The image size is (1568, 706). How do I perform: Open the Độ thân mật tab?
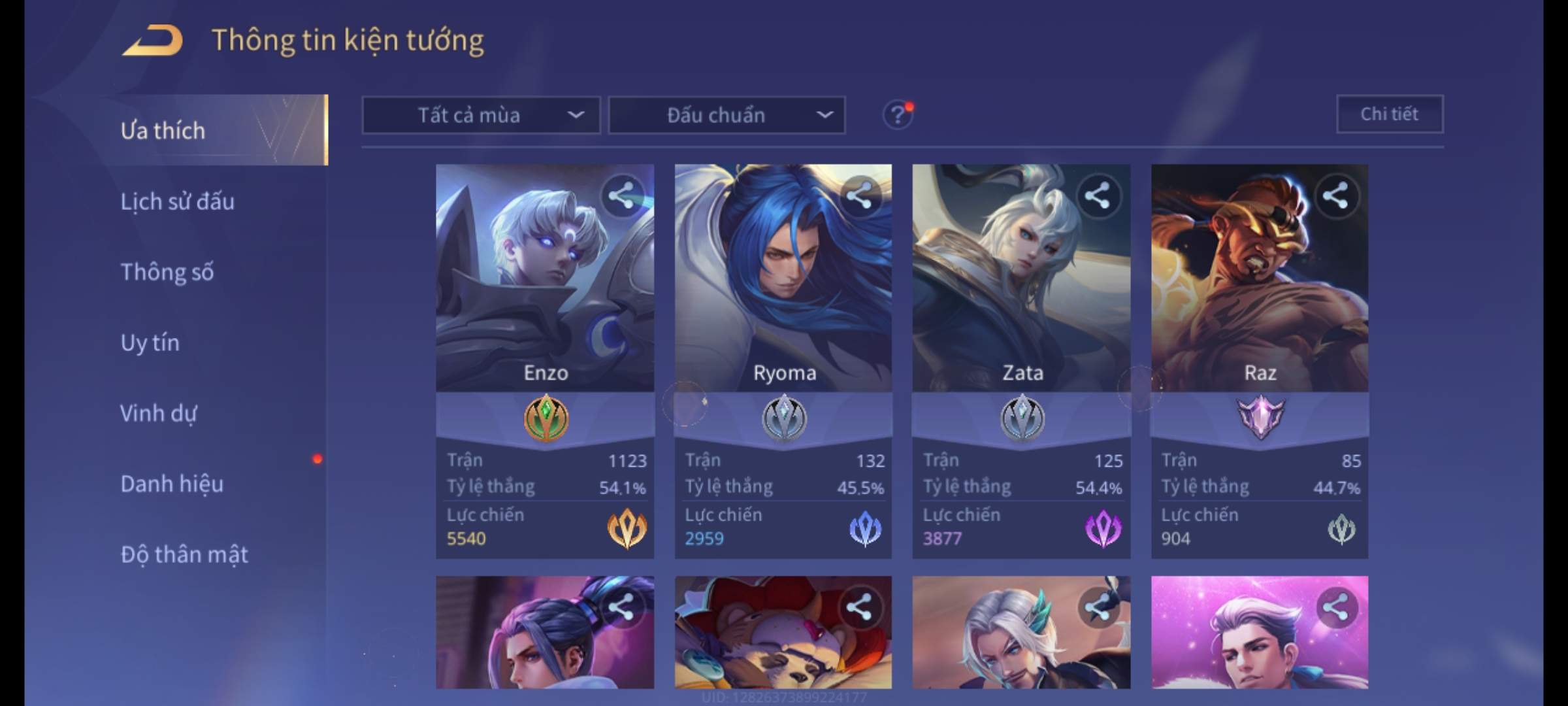coord(184,554)
